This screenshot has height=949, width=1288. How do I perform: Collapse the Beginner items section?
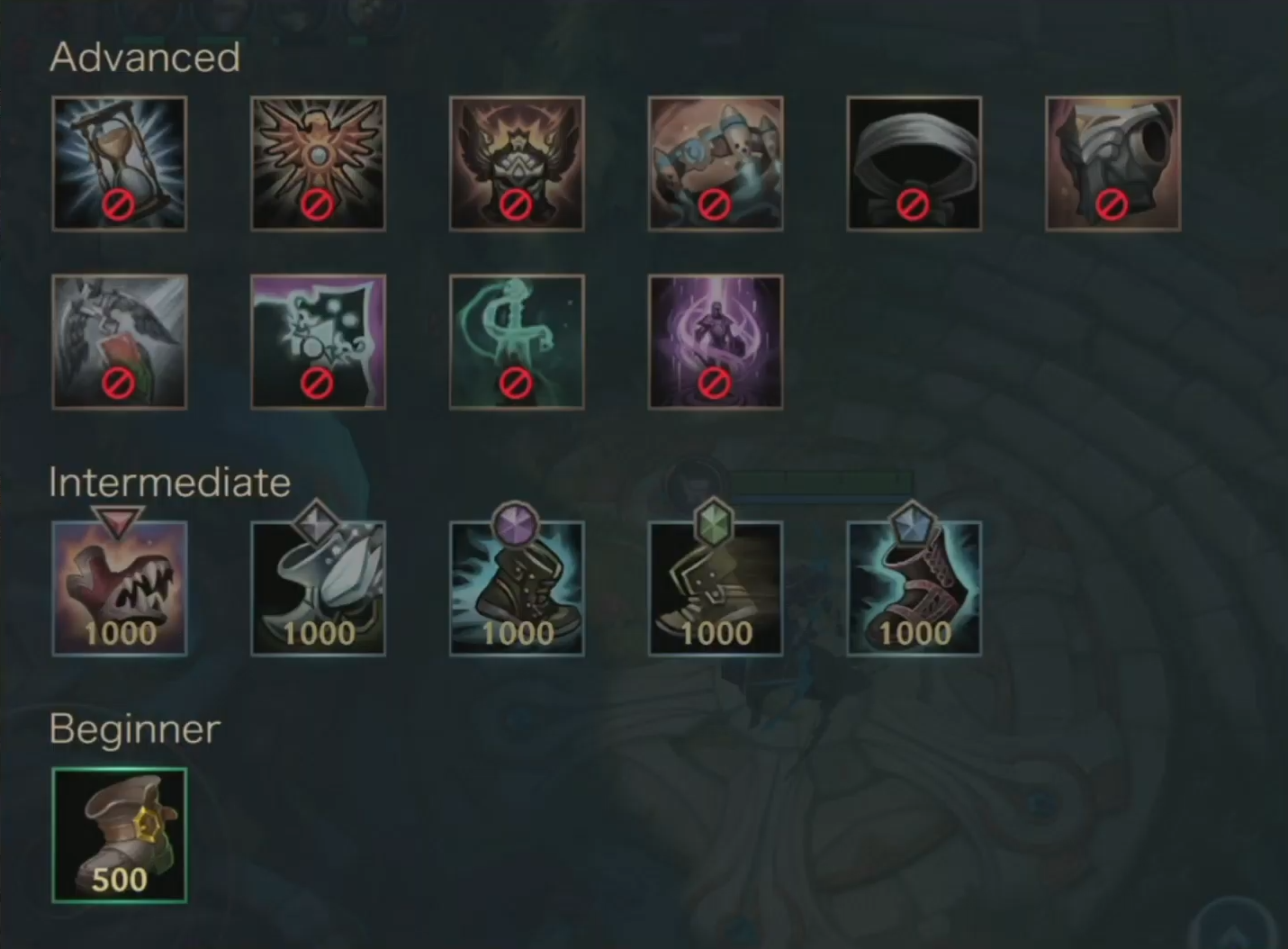[131, 729]
